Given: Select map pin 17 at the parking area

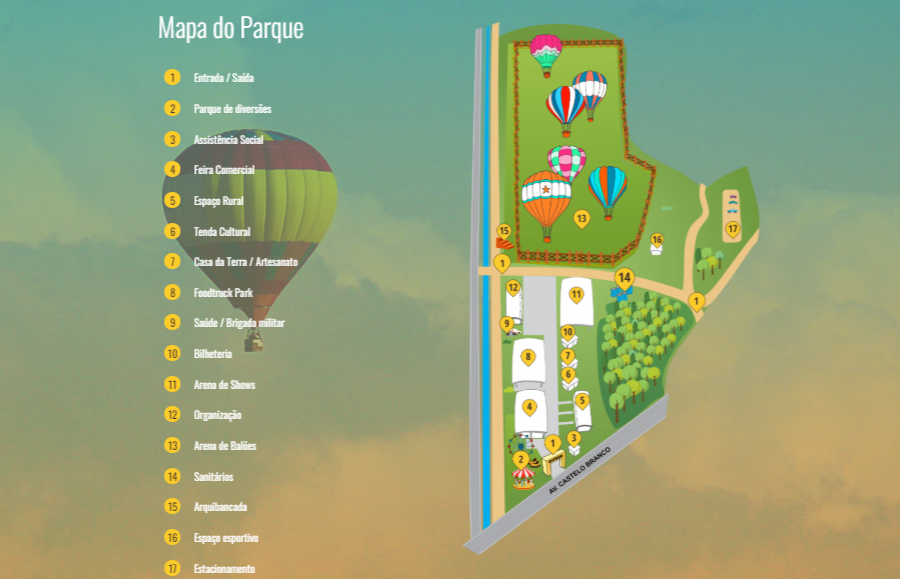Looking at the screenshot, I should 732,229.
